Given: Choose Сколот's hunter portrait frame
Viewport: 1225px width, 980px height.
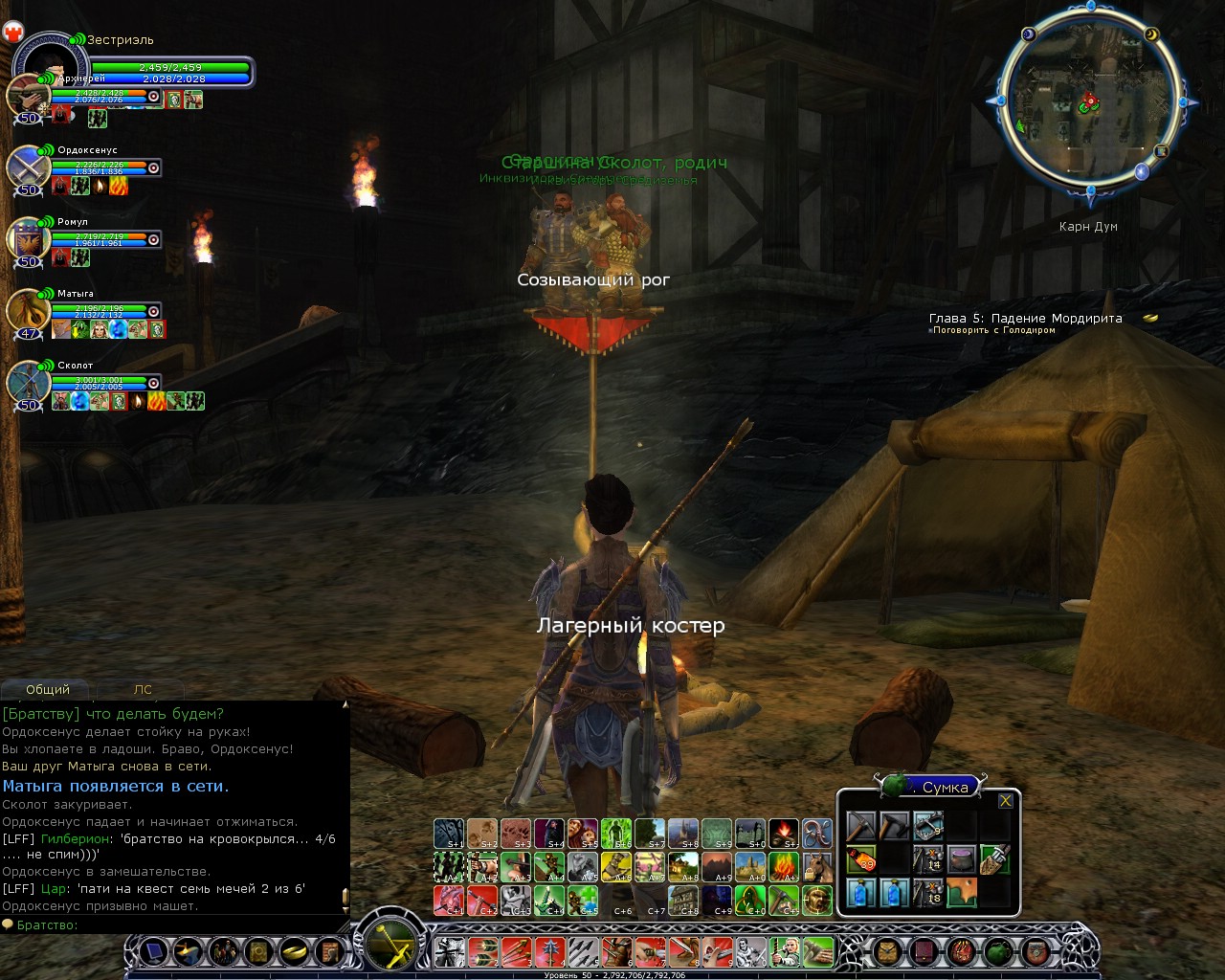Looking at the screenshot, I should [26, 384].
